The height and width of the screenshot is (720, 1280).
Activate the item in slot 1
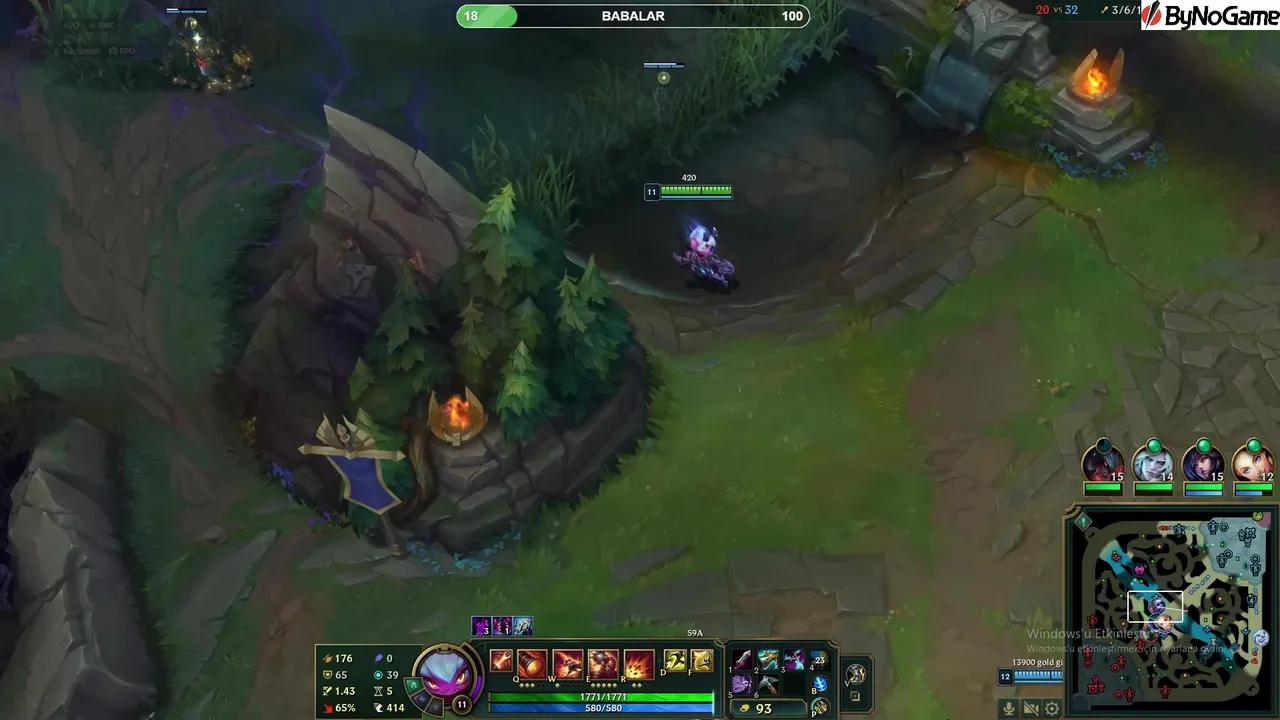point(742,660)
